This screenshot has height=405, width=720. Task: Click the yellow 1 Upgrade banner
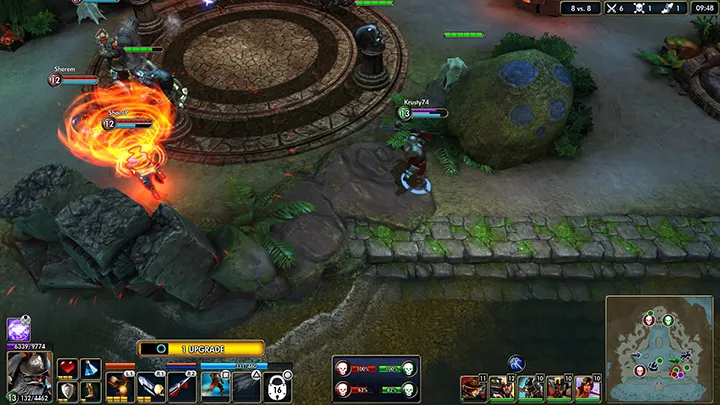[x=200, y=348]
